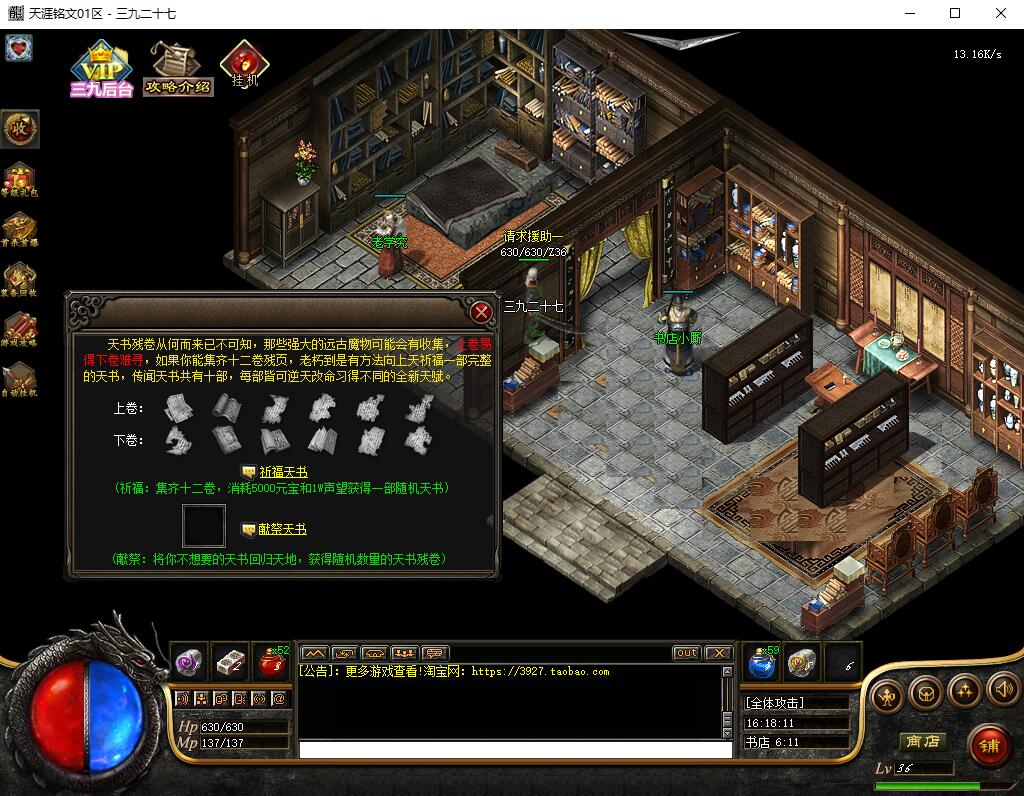Open the 攻略介绍 strategy guide
Image resolution: width=1024 pixels, height=796 pixels.
[x=178, y=68]
